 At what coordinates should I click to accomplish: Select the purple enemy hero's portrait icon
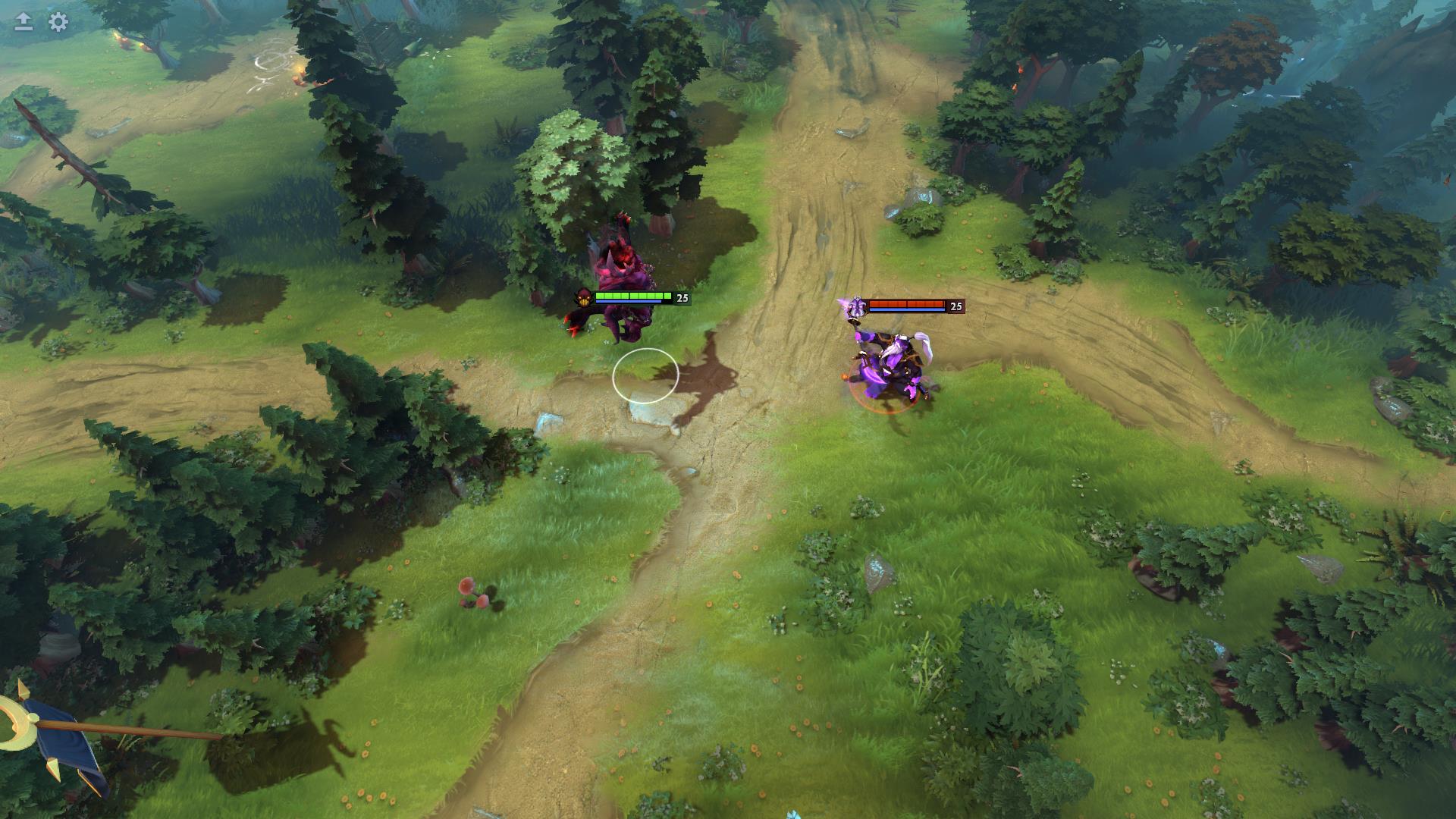(x=858, y=306)
